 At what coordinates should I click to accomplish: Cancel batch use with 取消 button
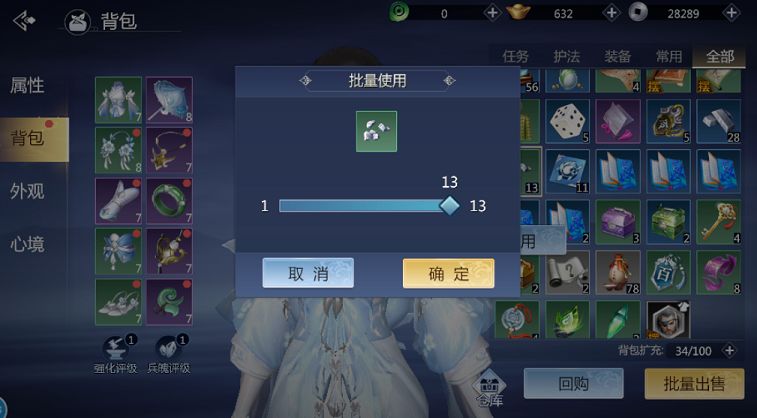tap(308, 273)
